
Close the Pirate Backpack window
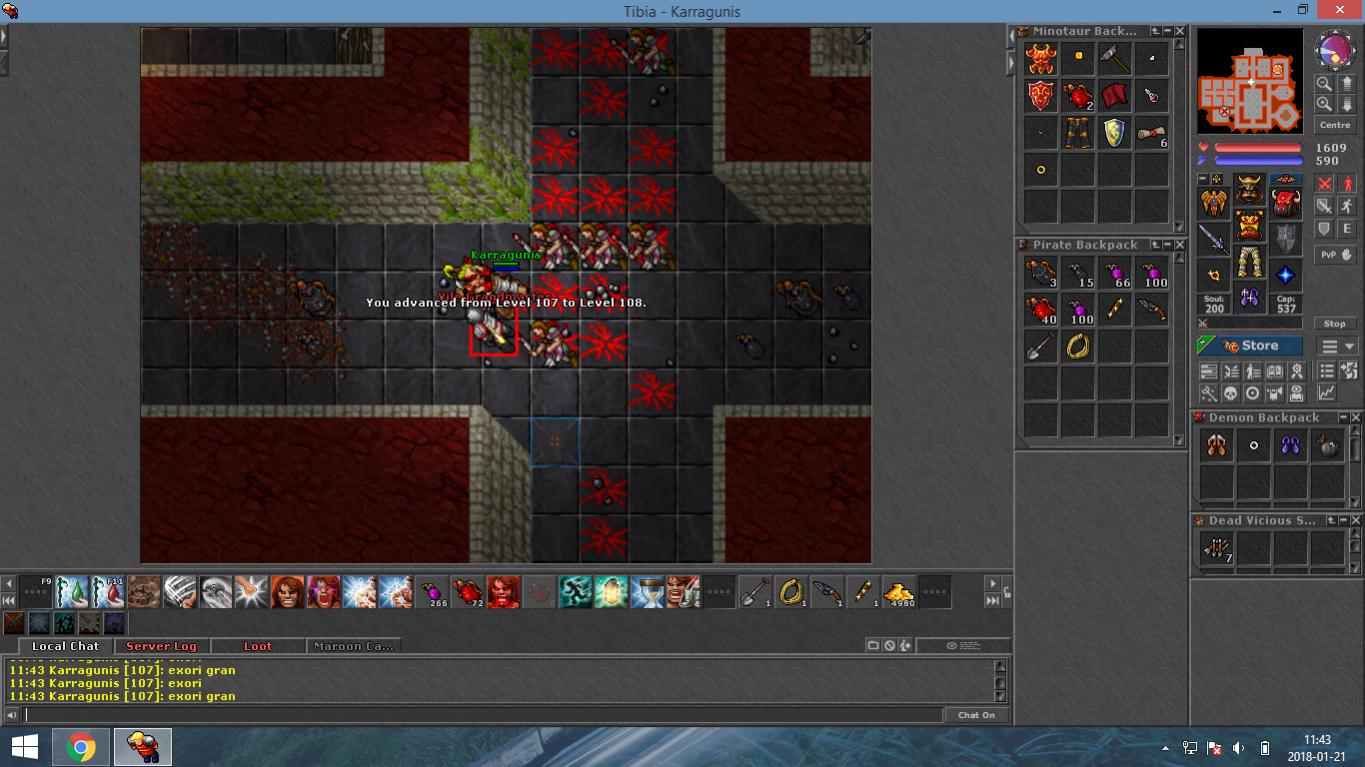pyautogui.click(x=1180, y=245)
